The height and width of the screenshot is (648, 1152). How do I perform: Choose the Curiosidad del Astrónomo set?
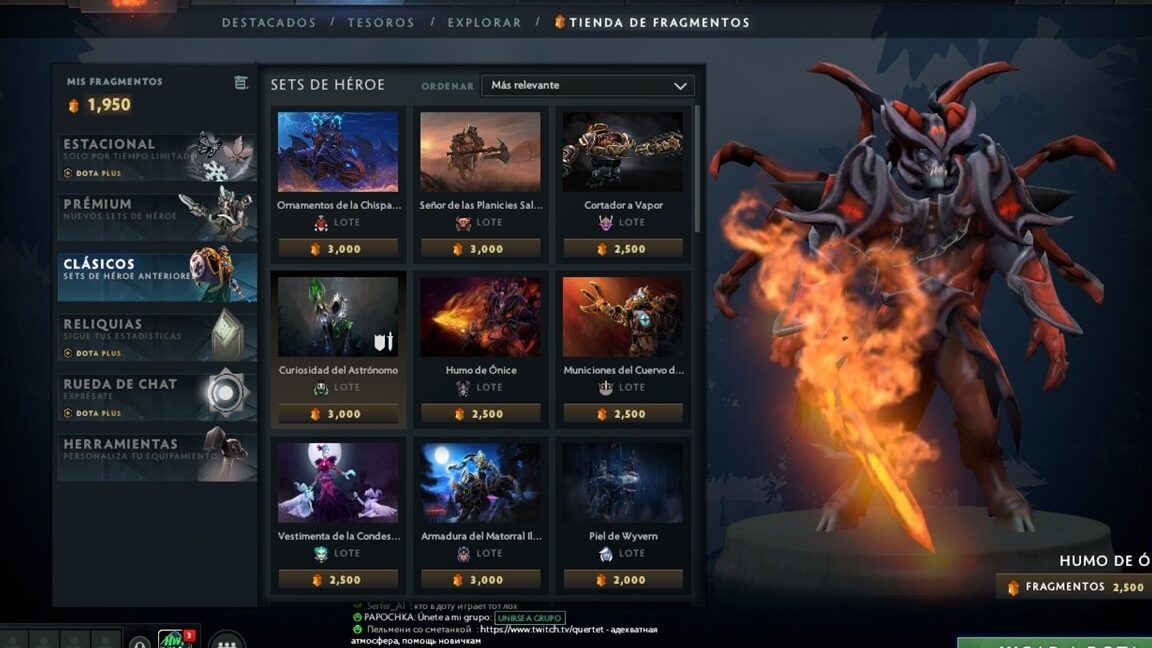coord(338,317)
